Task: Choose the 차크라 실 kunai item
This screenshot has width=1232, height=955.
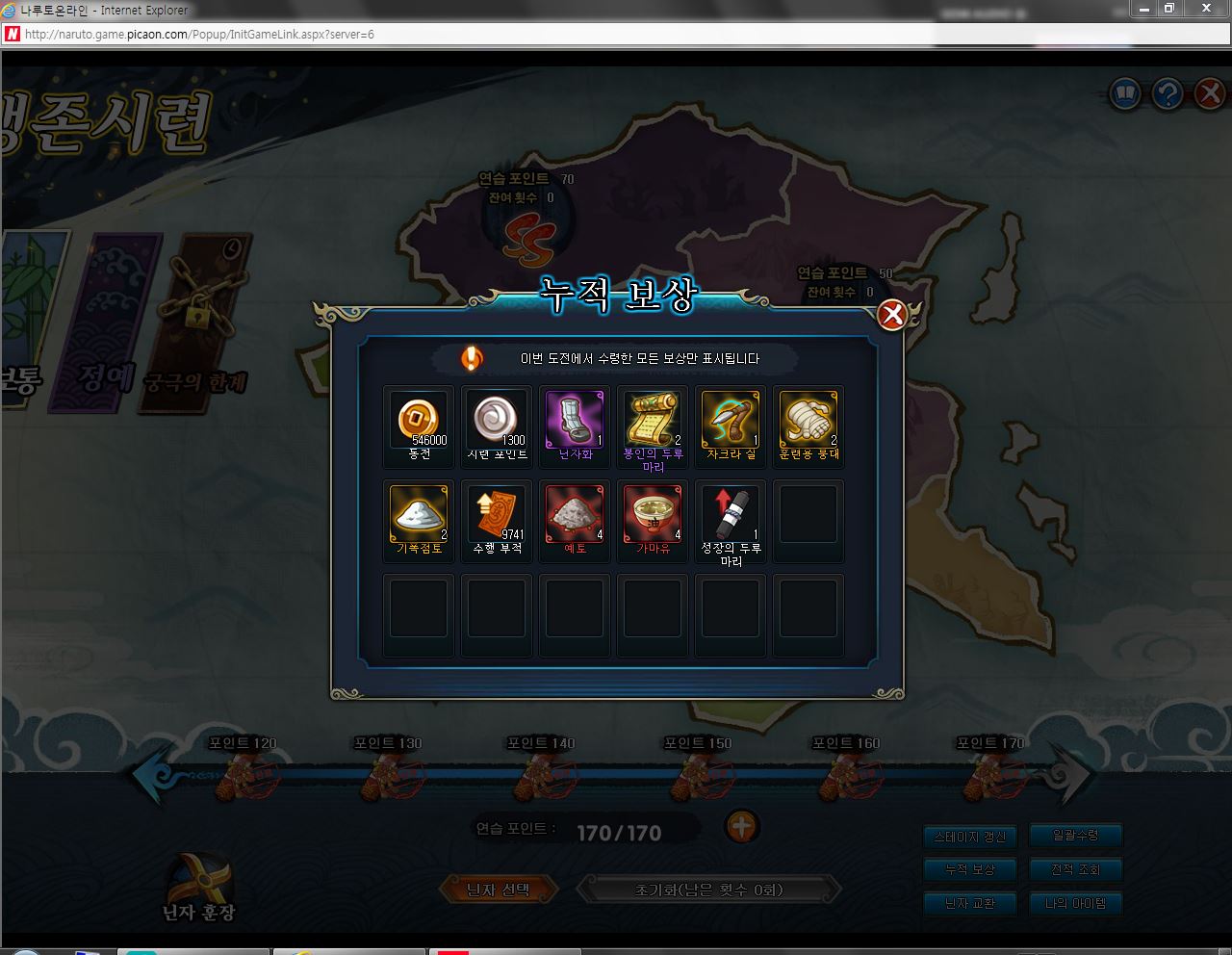Action: point(731,420)
